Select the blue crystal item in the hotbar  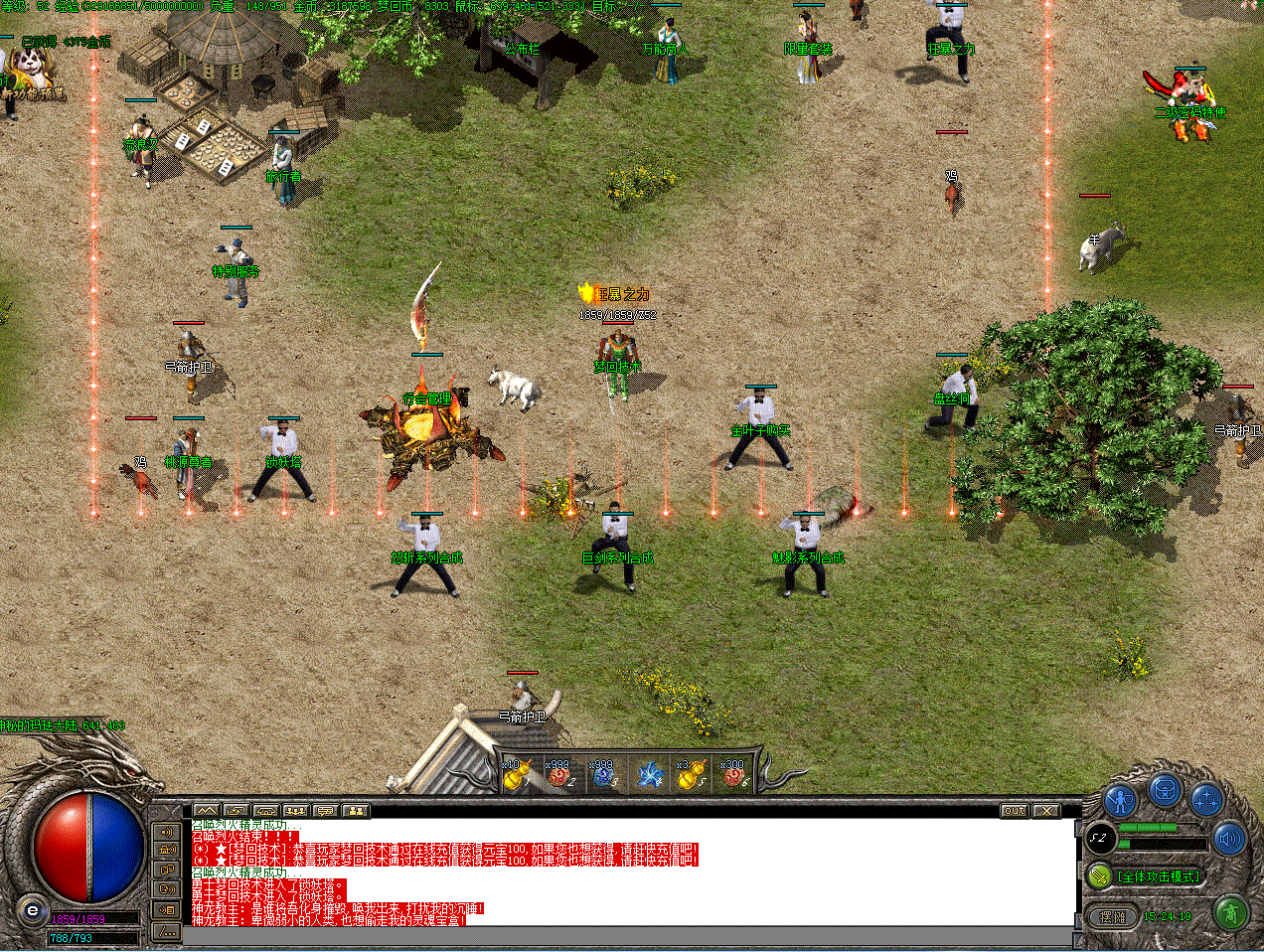pyautogui.click(x=649, y=775)
